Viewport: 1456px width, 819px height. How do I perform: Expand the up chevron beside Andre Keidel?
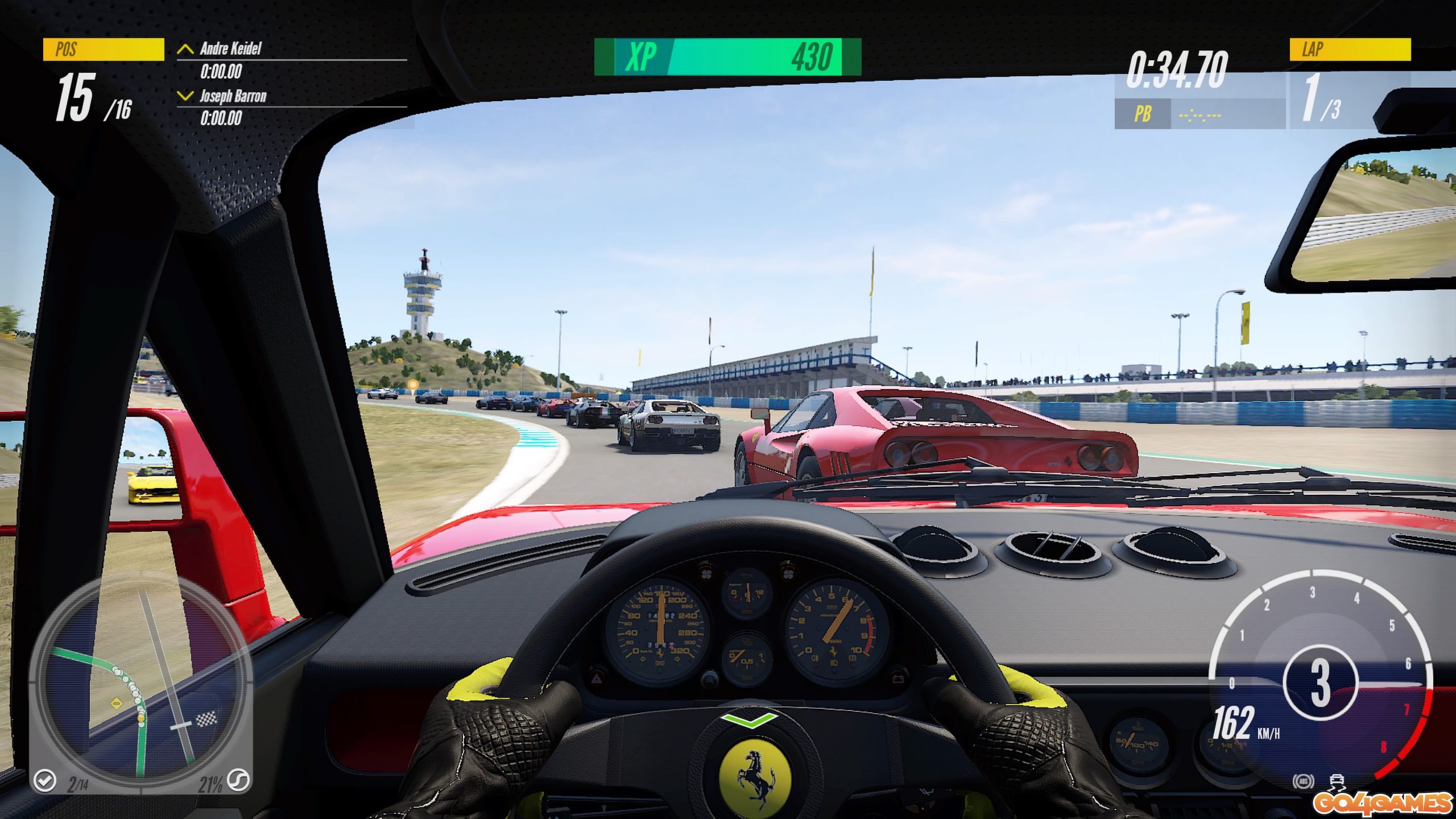click(184, 50)
